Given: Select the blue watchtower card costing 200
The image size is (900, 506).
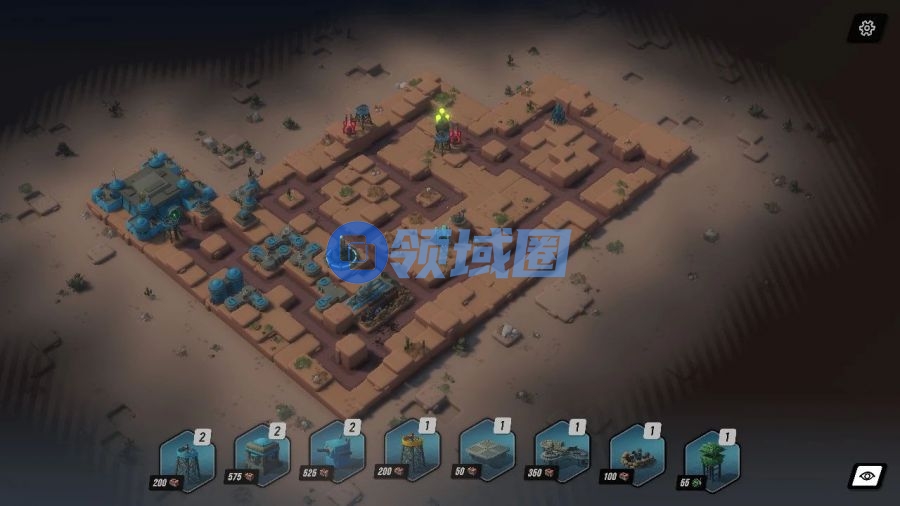Looking at the screenshot, I should 188,459.
